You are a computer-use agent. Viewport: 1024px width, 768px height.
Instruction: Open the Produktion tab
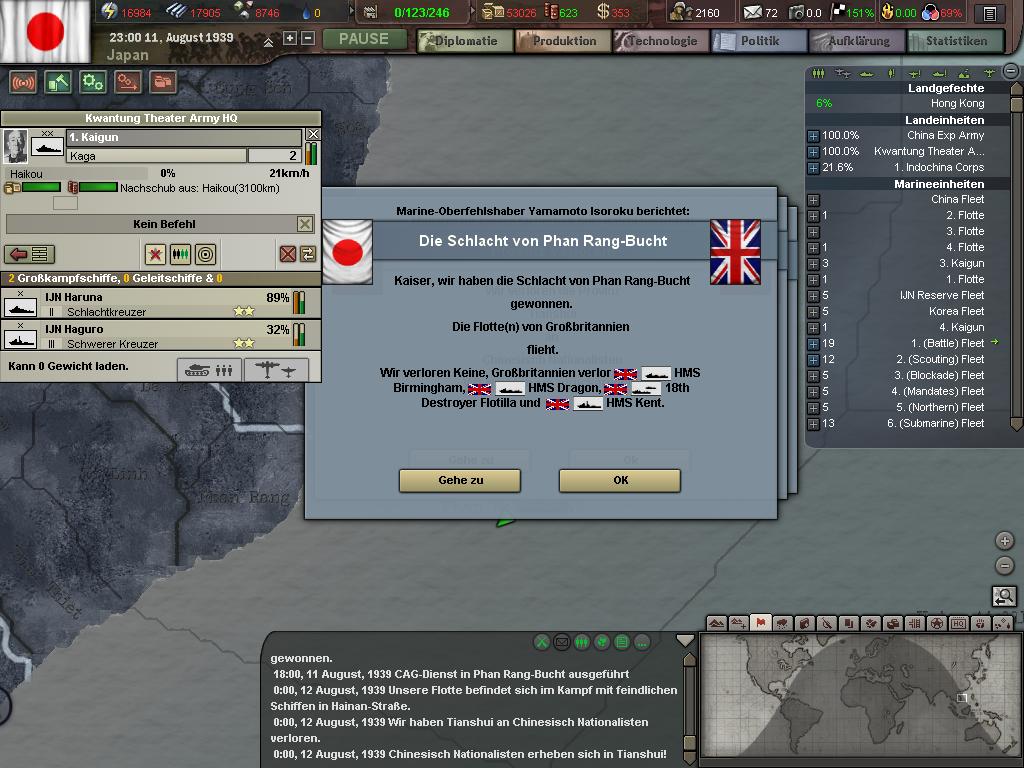(564, 41)
